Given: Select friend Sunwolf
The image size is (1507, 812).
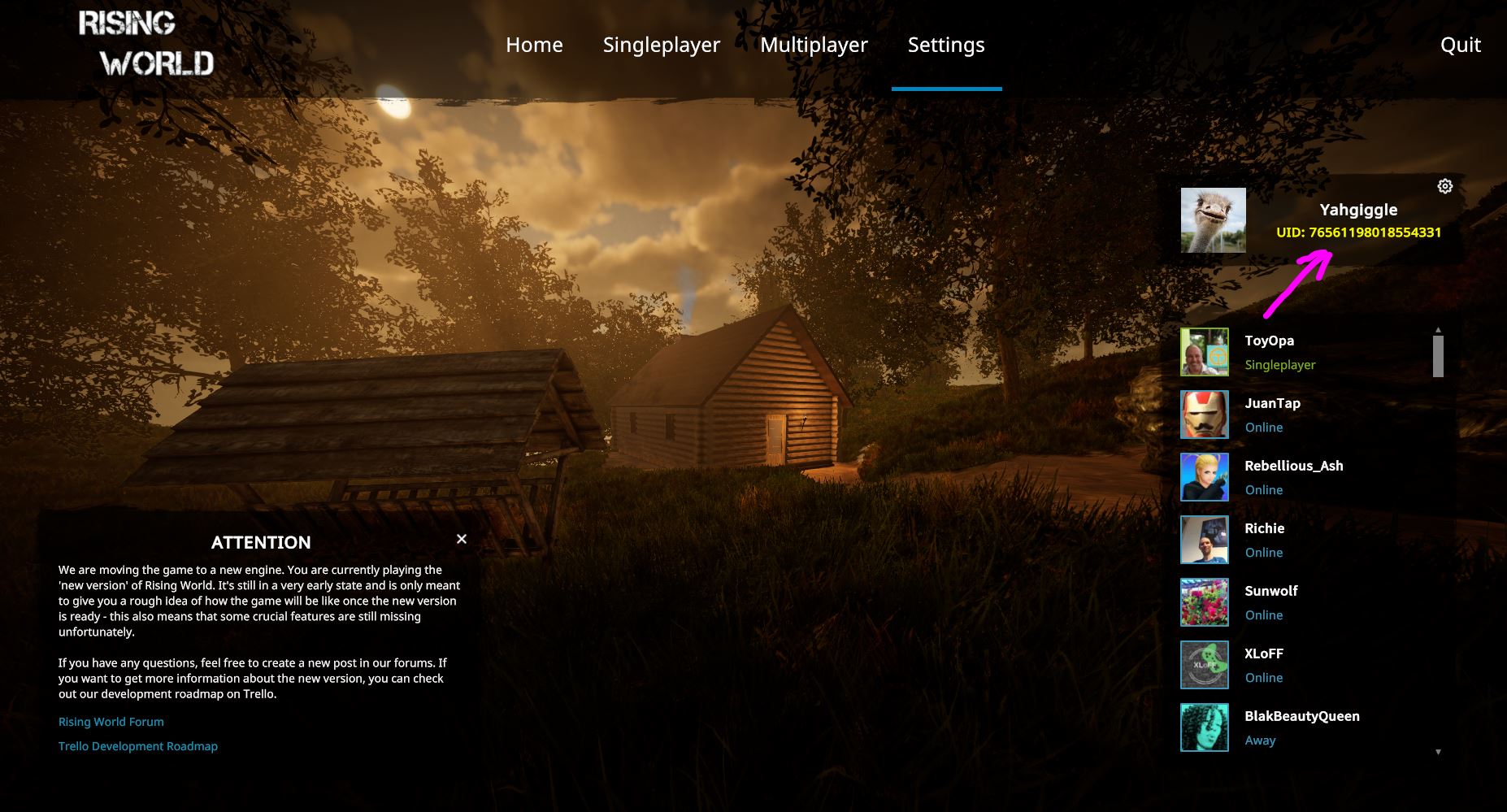Looking at the screenshot, I should click(x=1270, y=592).
